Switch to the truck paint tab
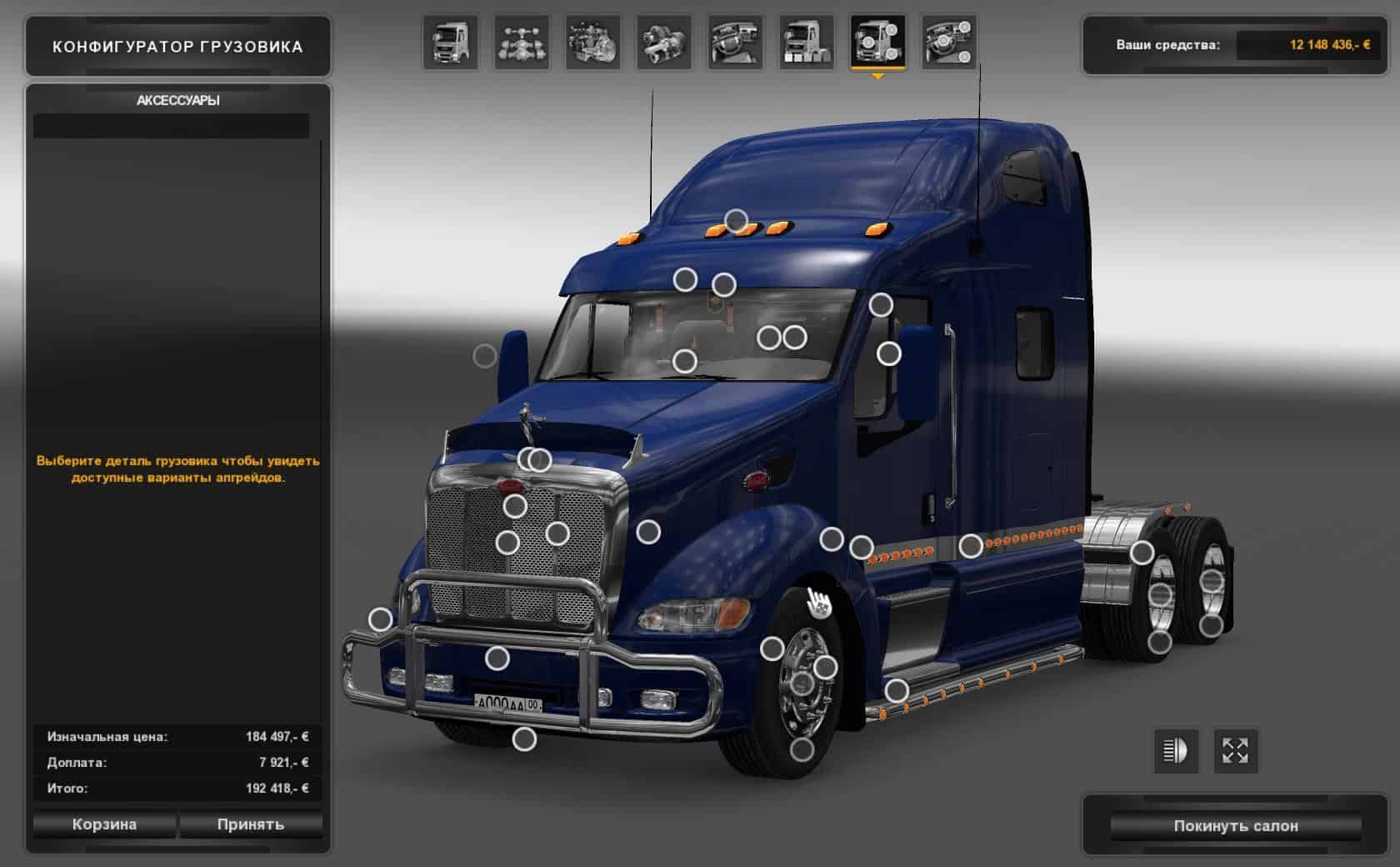The width and height of the screenshot is (1400, 867). point(807,43)
